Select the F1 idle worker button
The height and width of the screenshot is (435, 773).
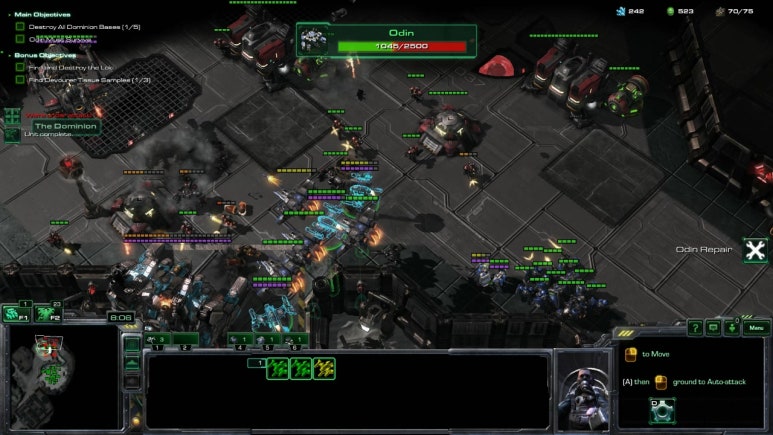[x=15, y=313]
